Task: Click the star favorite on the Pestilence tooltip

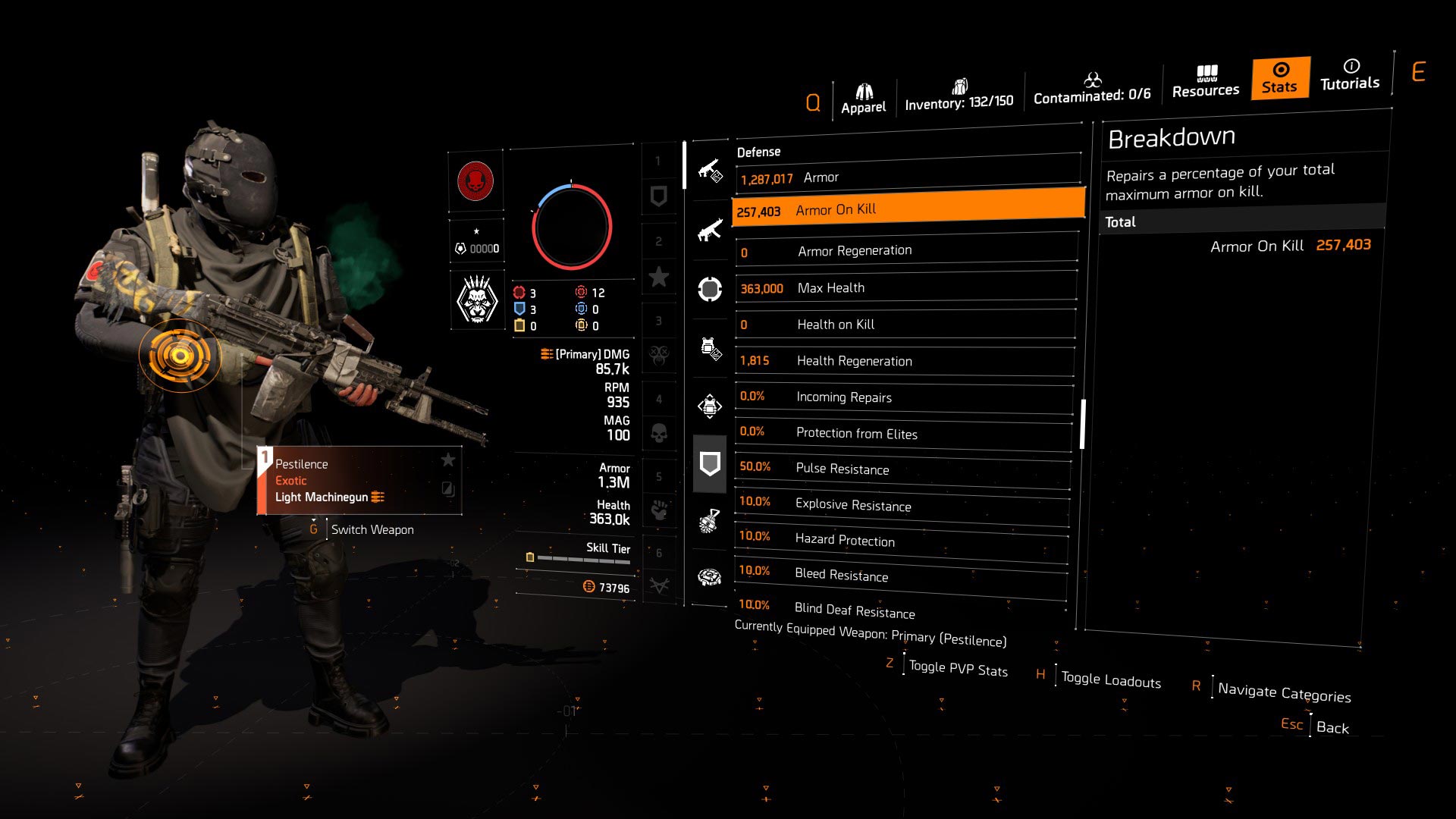Action: 449,460
